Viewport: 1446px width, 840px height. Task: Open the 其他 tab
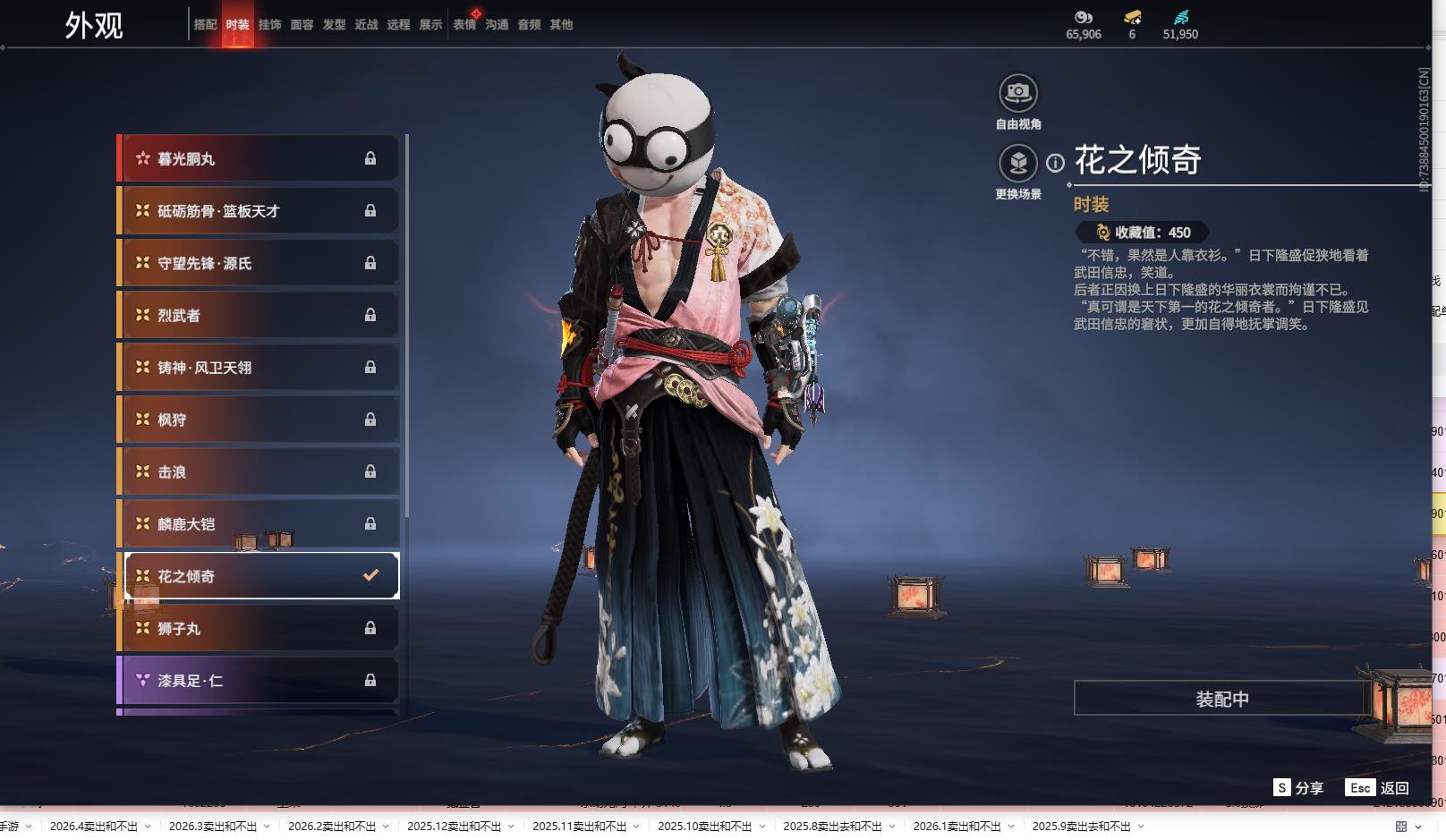click(561, 25)
